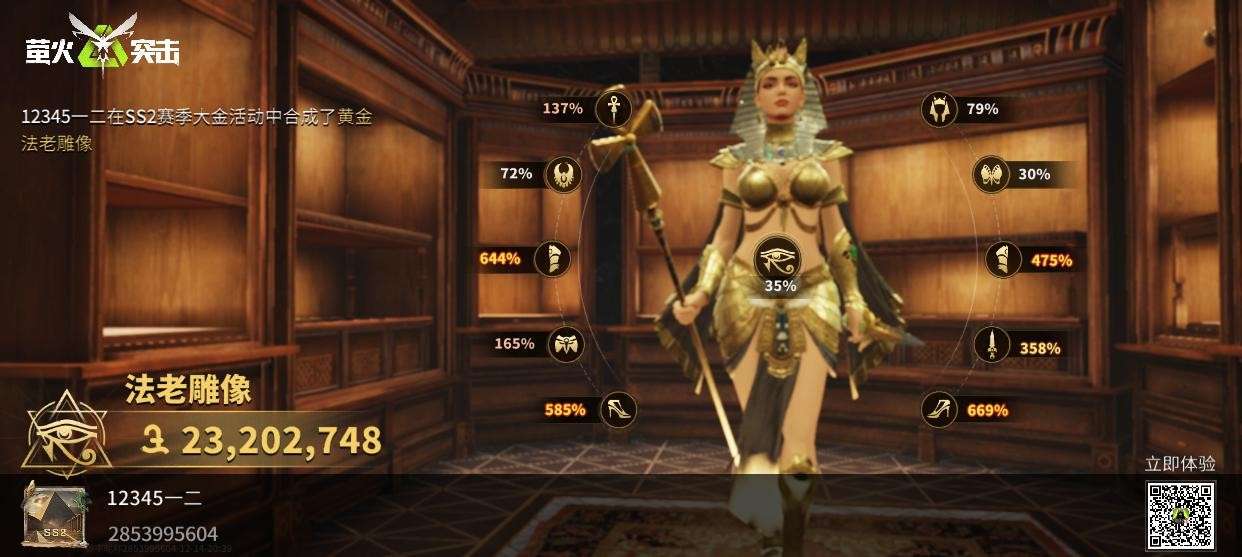Select the dagger icon marked 358%

pos(992,347)
